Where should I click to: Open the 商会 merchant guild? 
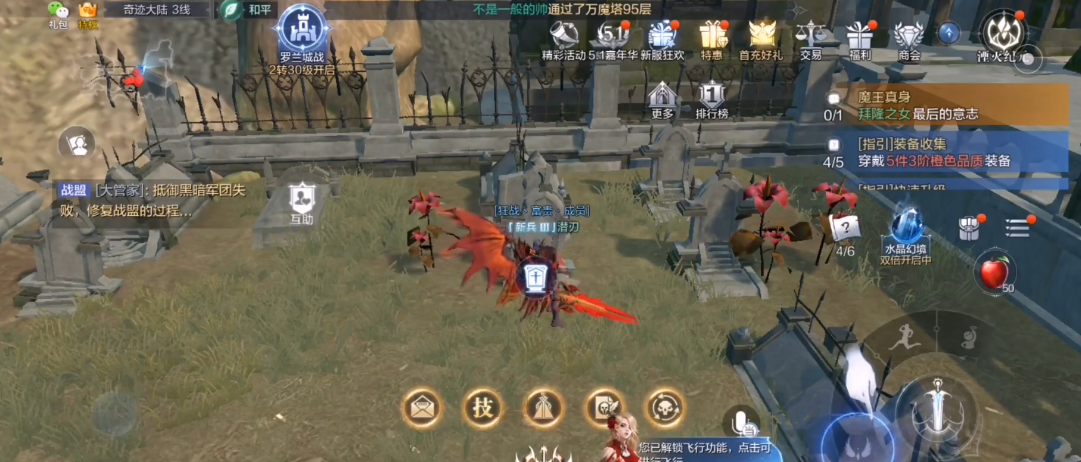[909, 37]
